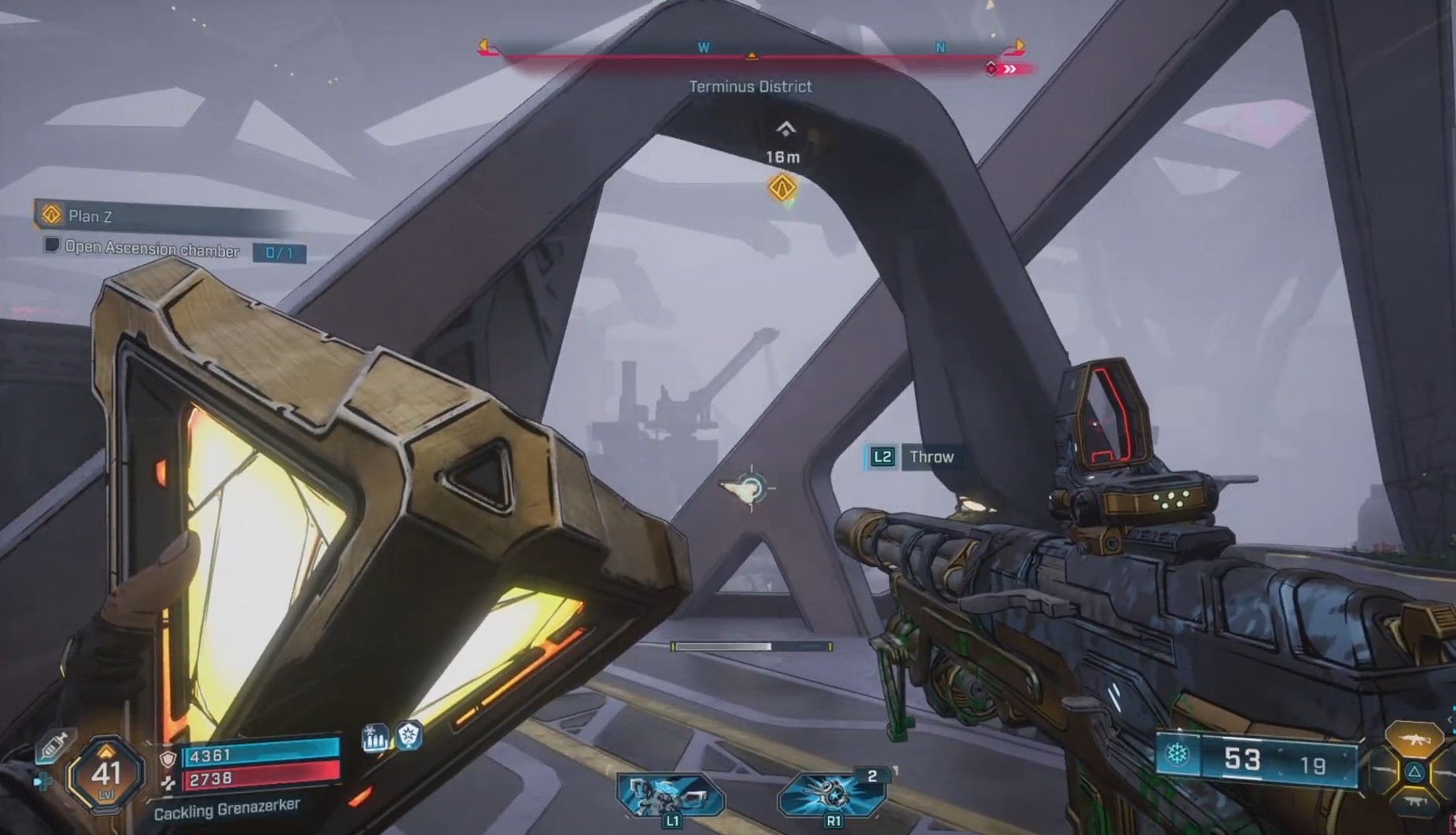Select the orange 16m objective waypoint marker
The image size is (1456, 835).
tap(782, 188)
